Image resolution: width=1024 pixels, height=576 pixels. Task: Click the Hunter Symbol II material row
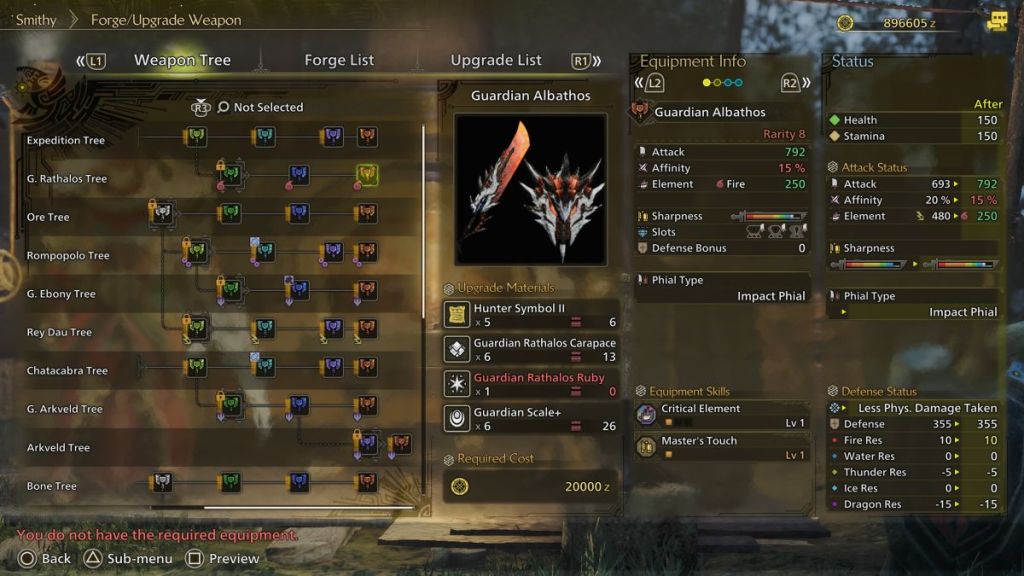click(530, 315)
